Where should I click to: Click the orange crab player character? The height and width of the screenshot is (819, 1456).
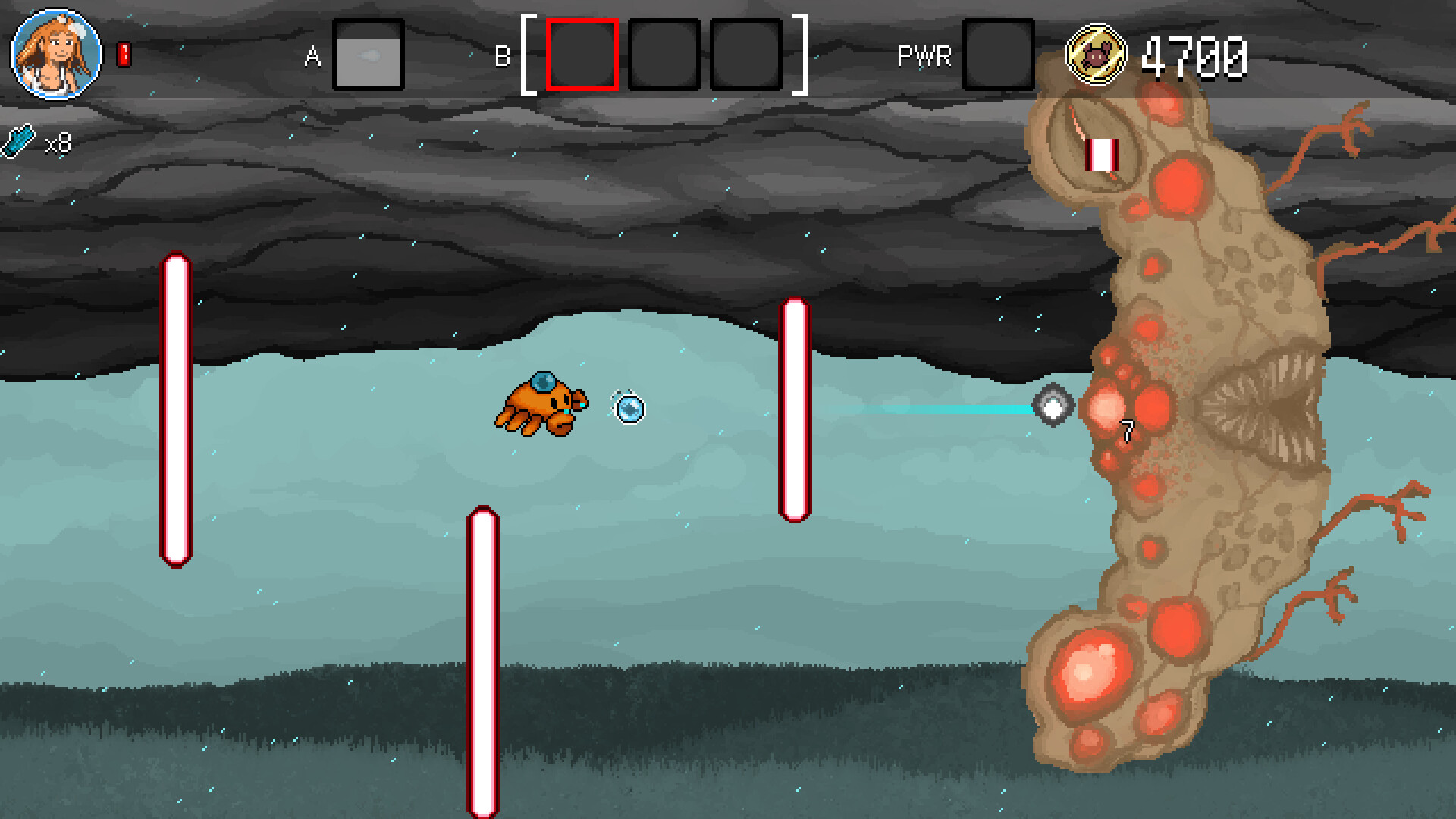(544, 403)
